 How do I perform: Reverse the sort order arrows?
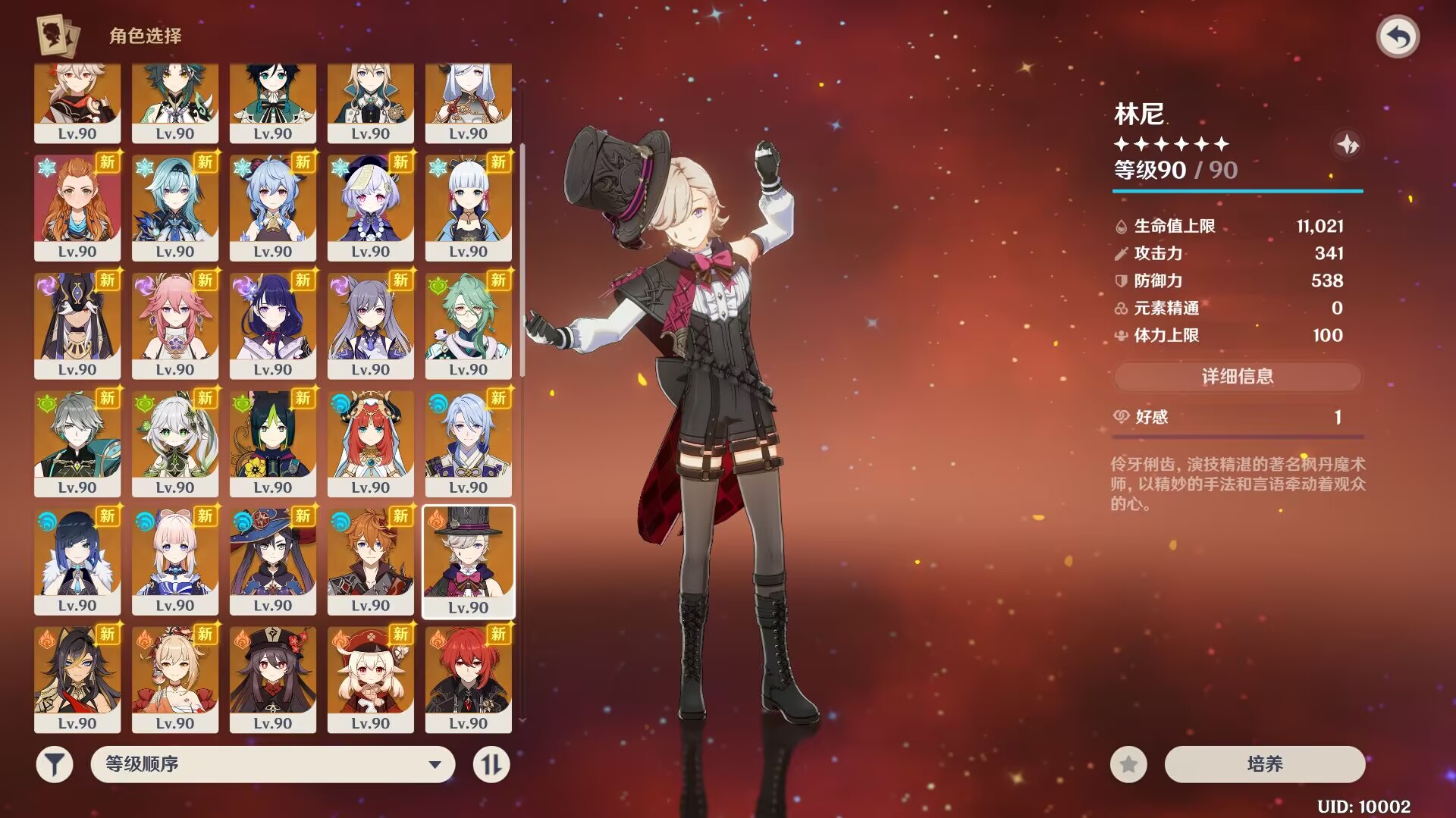(491, 764)
